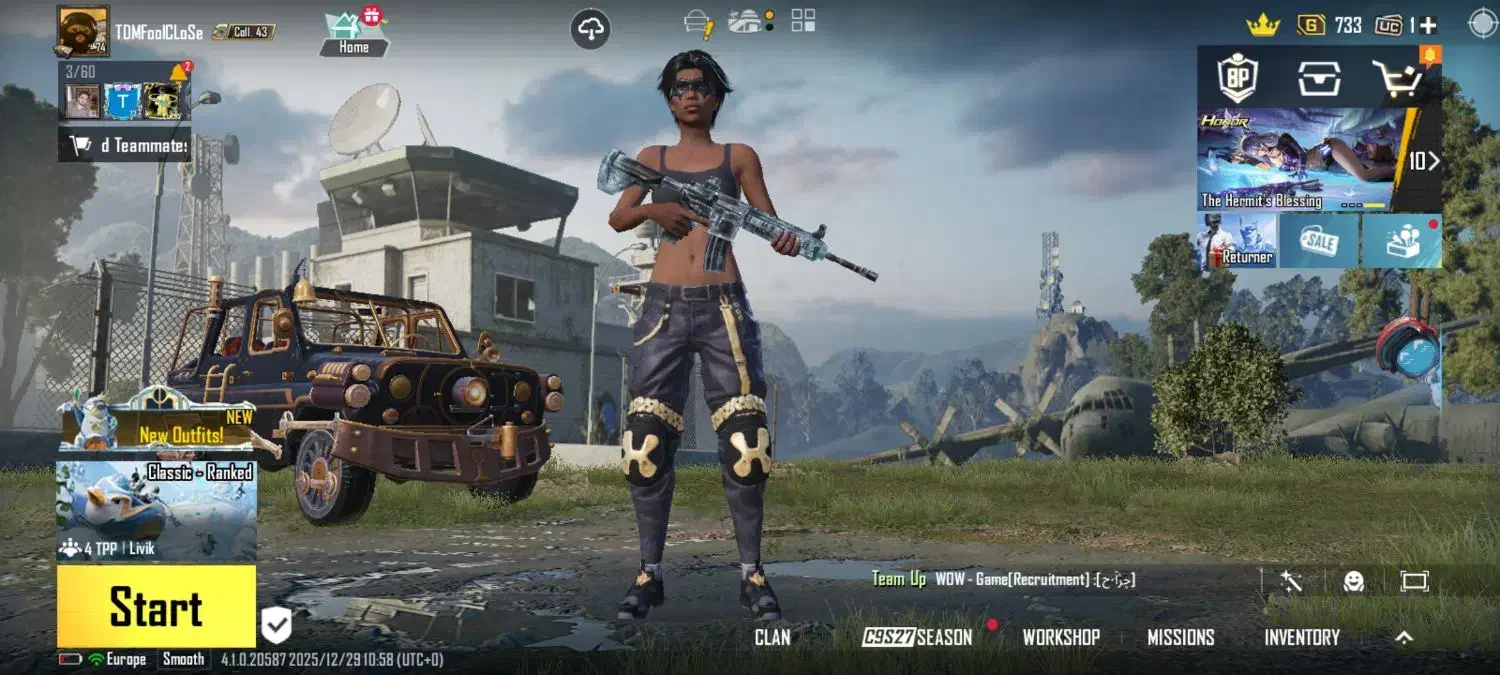1500x675 pixels.
Task: Open the shopping cart store
Action: 1395,78
